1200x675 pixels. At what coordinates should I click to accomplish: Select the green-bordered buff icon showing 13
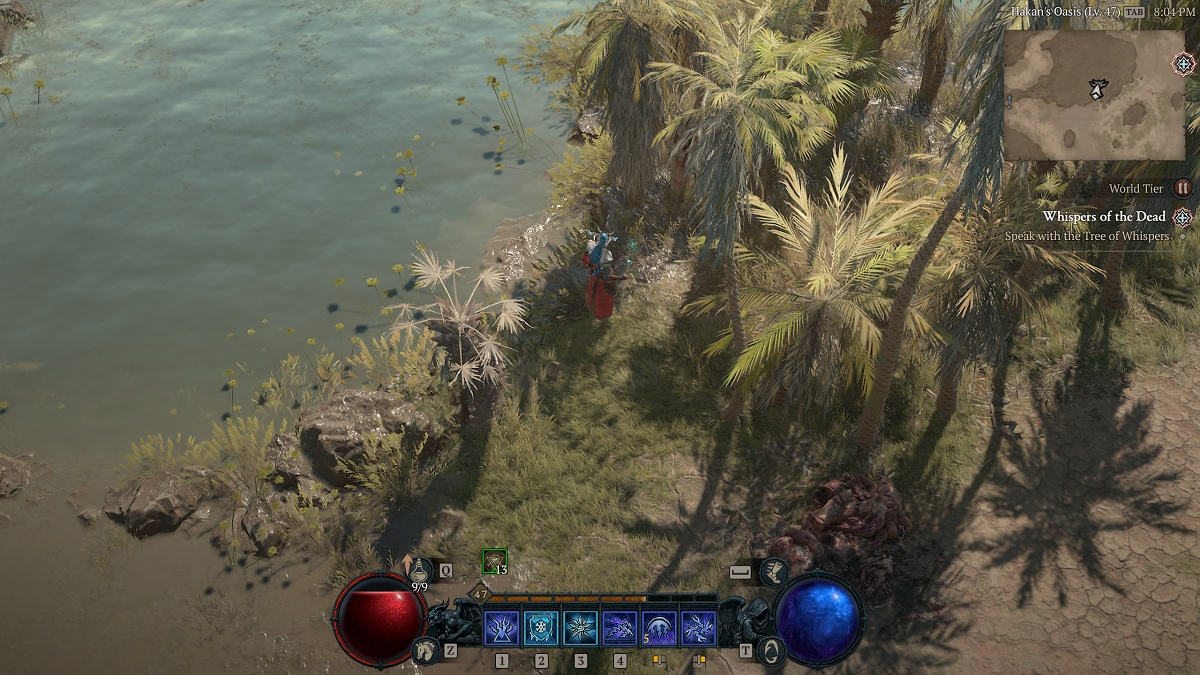point(495,562)
